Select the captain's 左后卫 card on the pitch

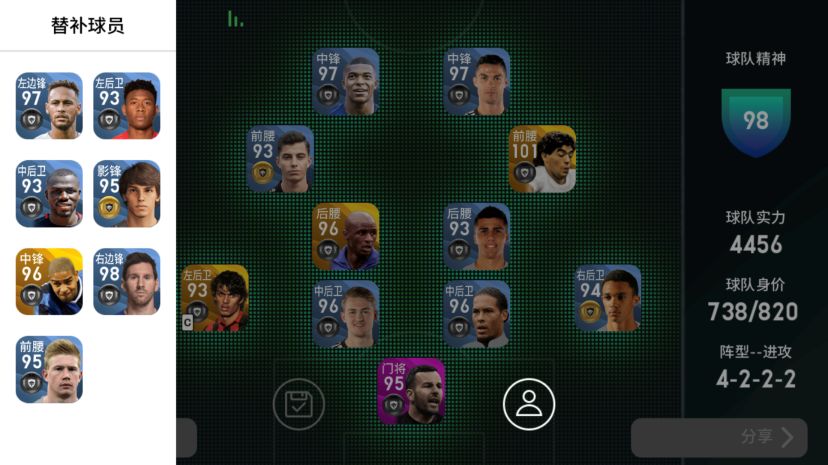pos(215,298)
